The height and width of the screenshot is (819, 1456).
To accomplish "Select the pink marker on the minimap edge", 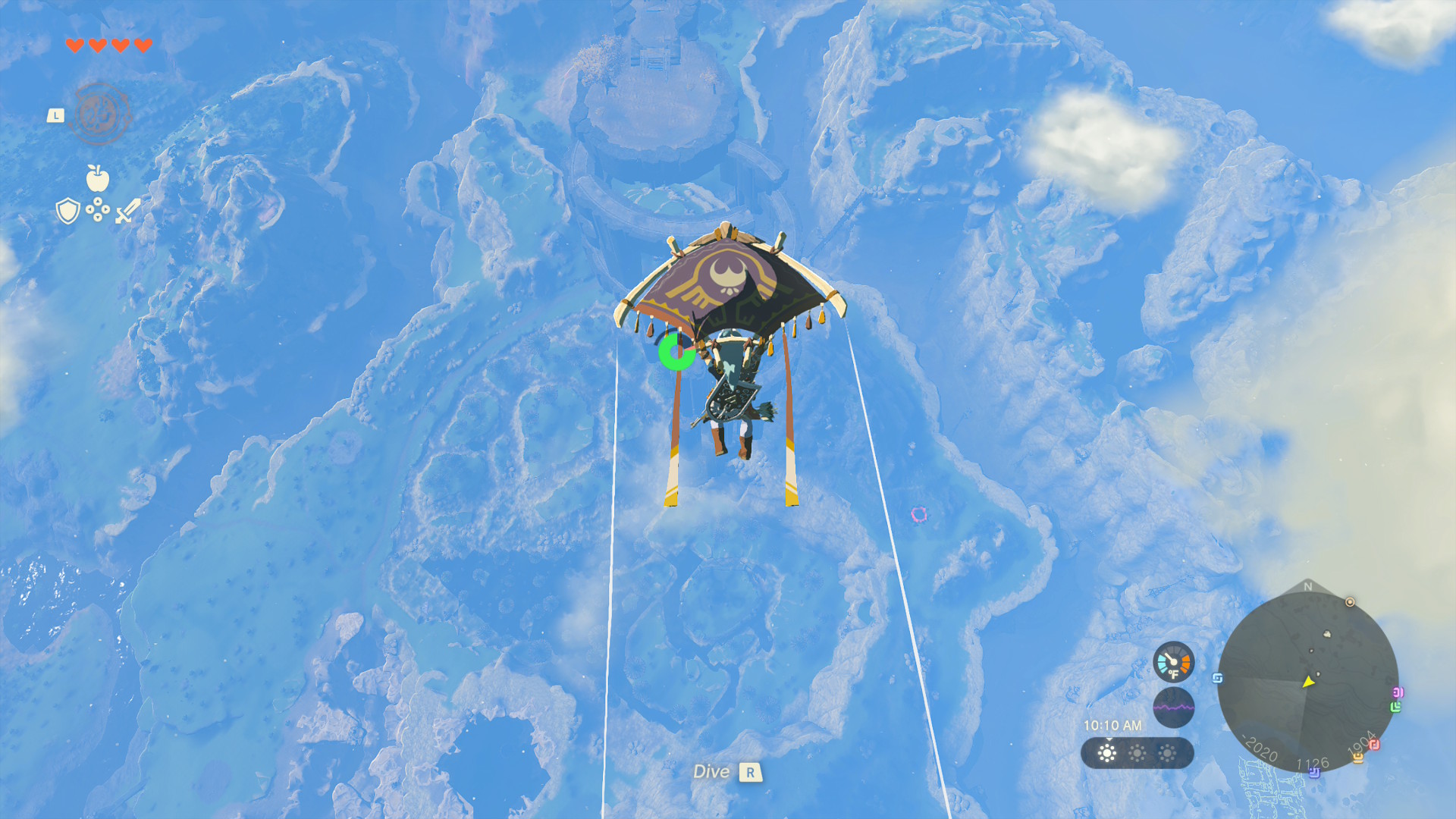I will (1398, 692).
